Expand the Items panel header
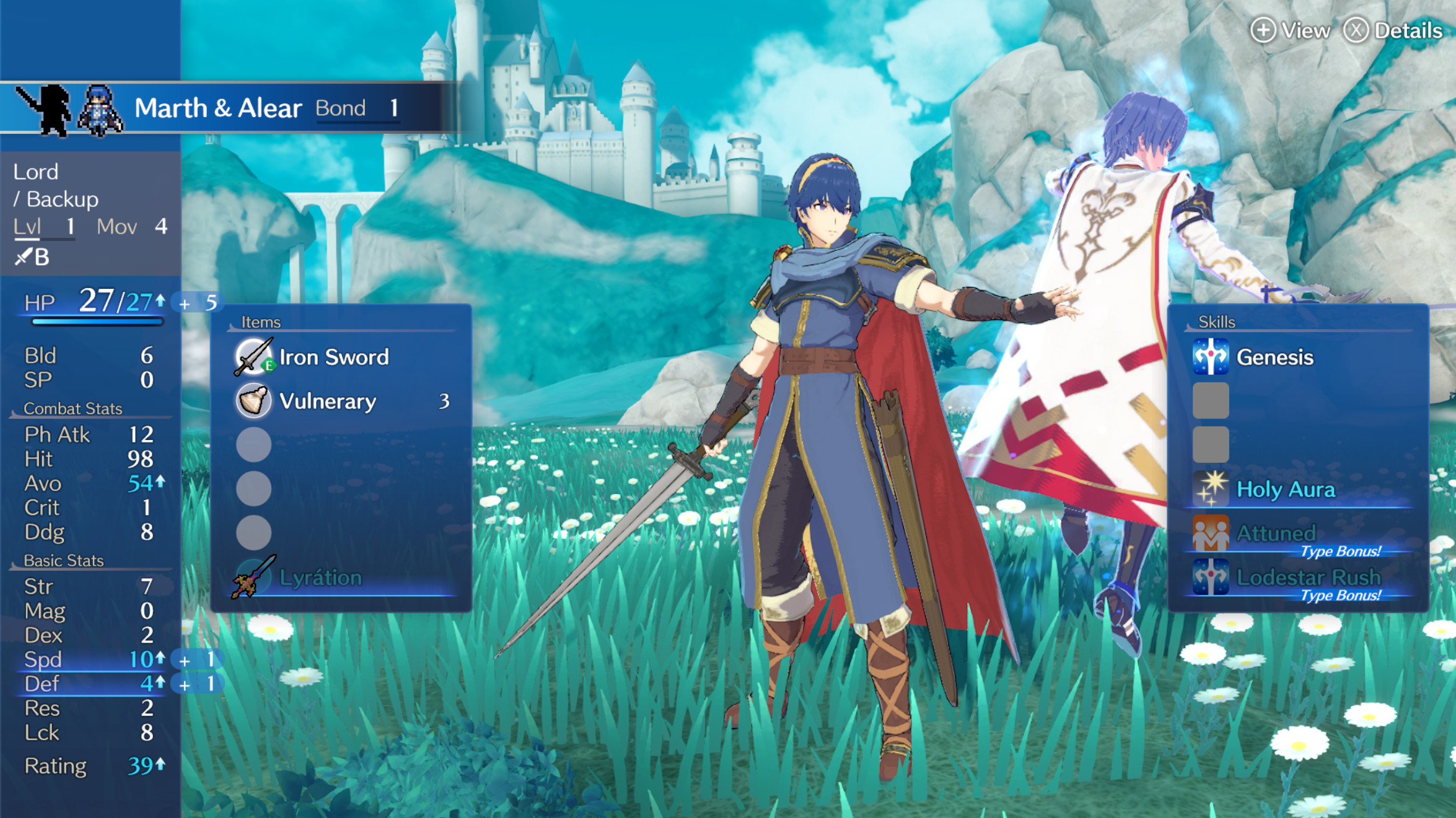Image resolution: width=1456 pixels, height=818 pixels. coord(260,322)
